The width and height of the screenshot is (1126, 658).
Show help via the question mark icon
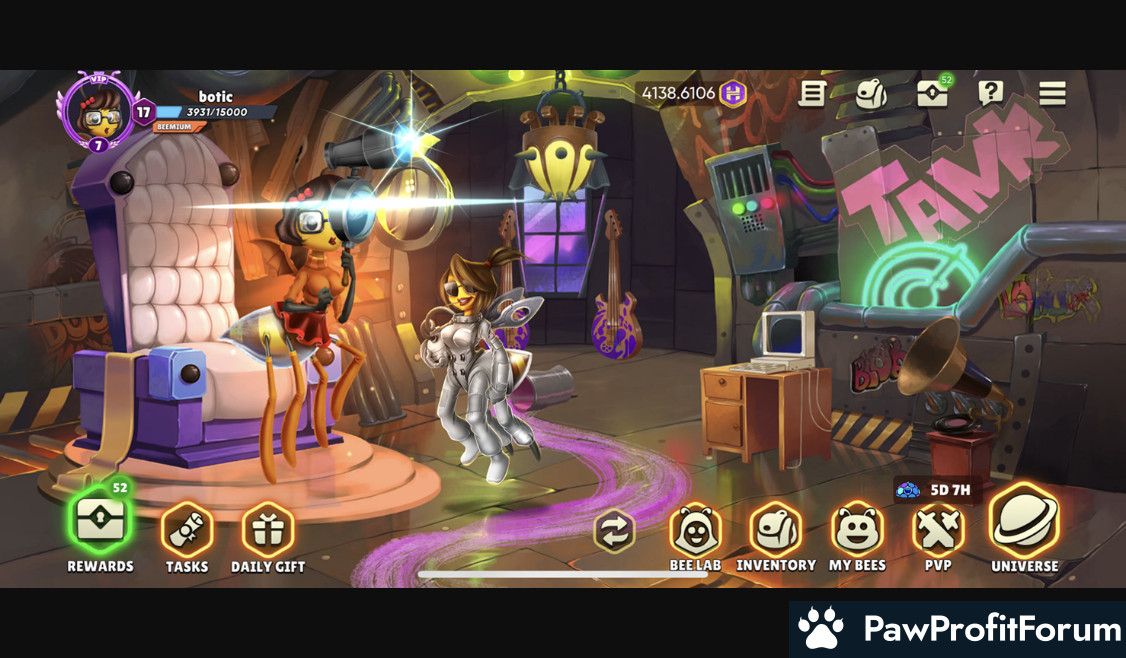click(x=991, y=94)
